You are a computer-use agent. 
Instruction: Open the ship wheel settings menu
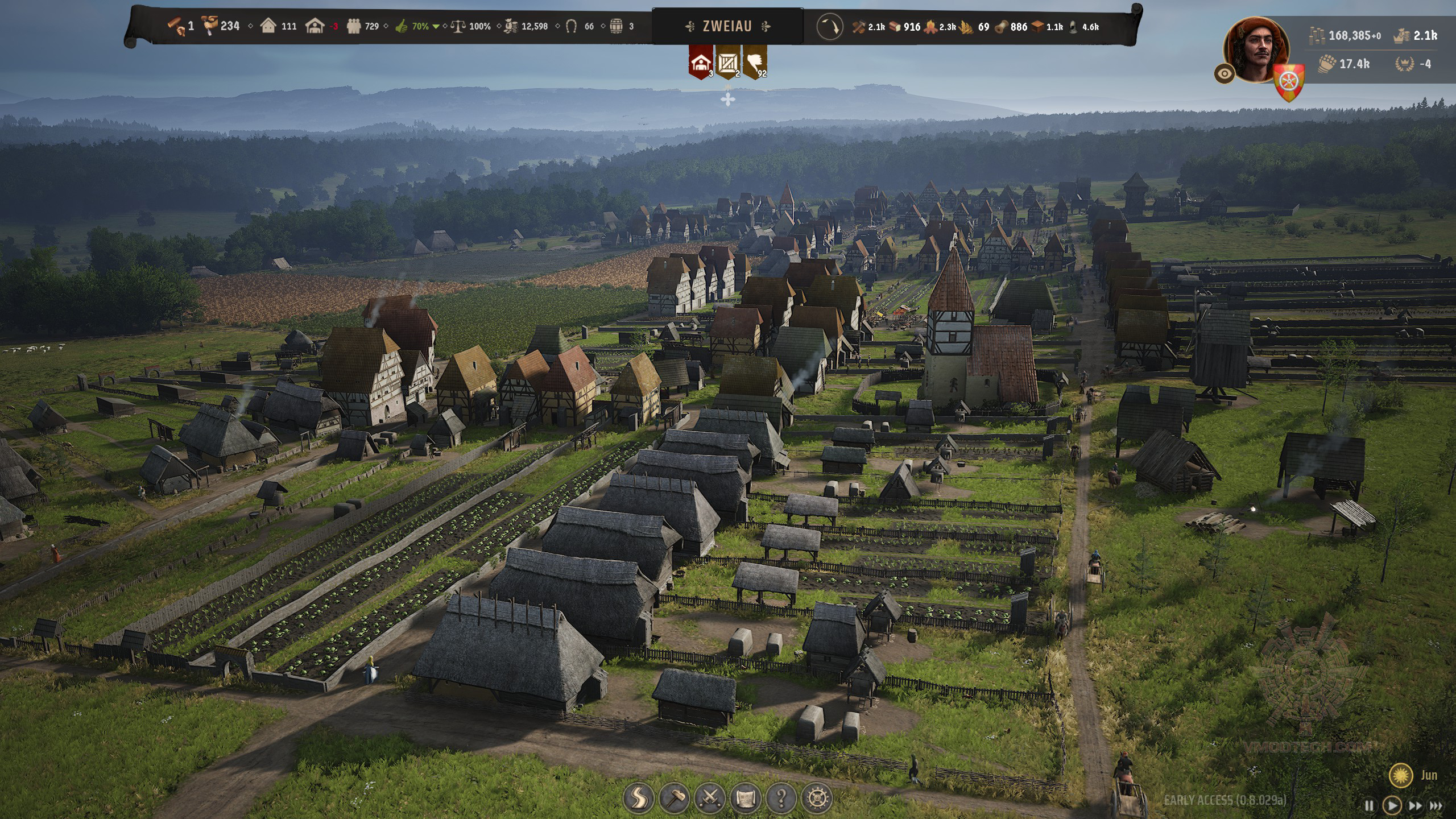(817, 799)
